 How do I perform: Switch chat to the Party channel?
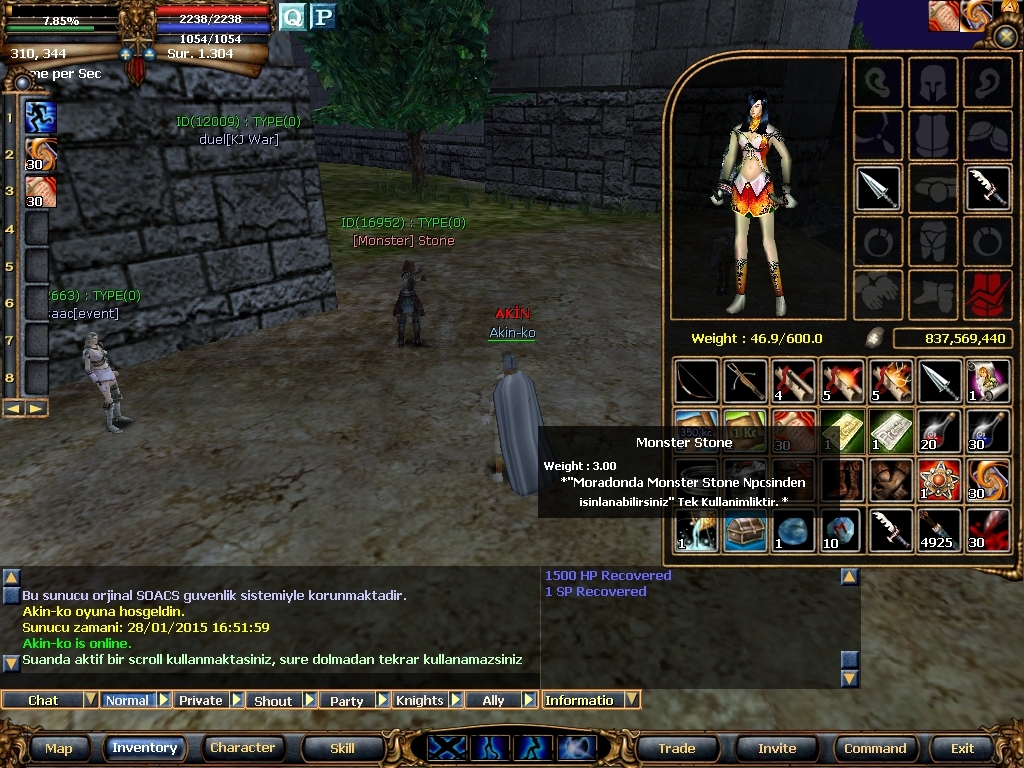click(x=346, y=700)
